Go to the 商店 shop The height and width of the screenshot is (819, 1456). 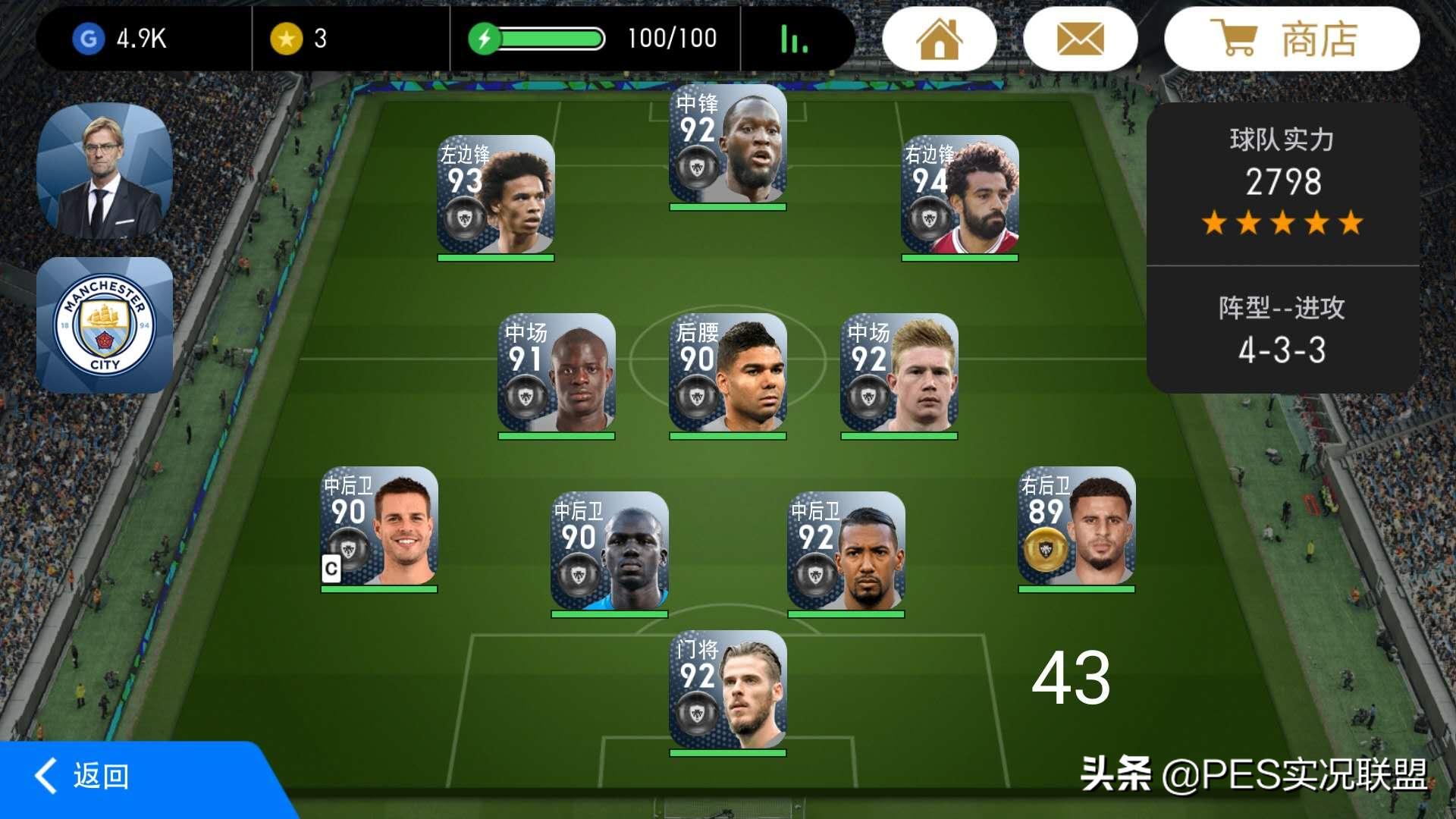1291,39
